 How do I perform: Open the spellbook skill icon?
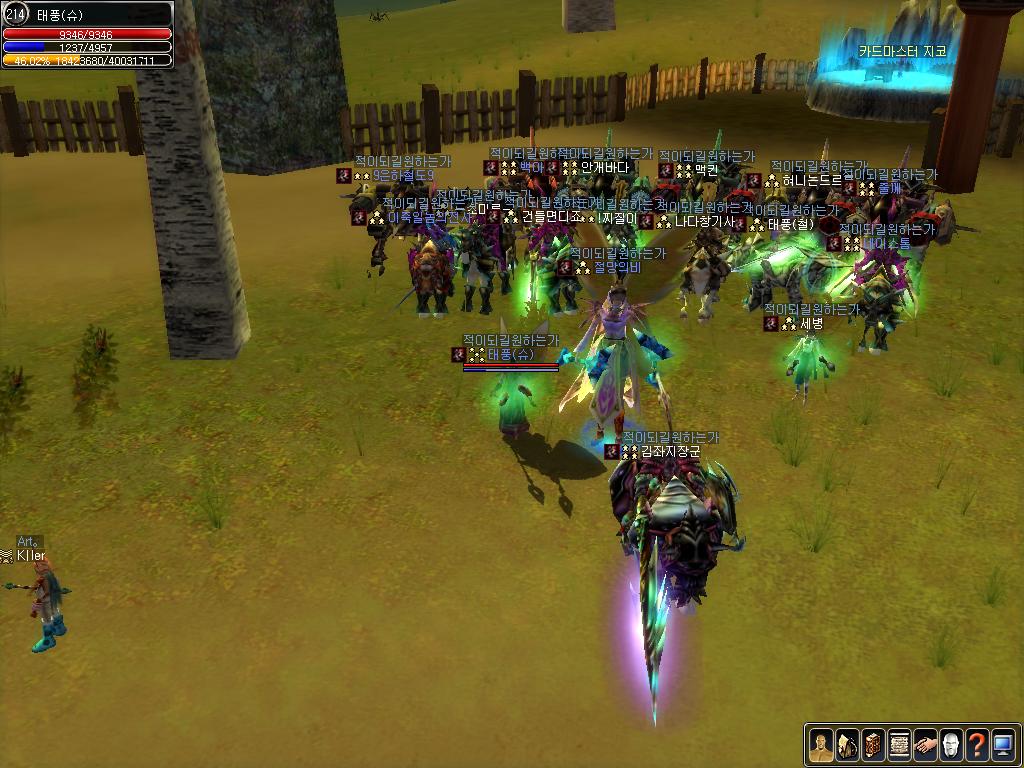point(873,744)
